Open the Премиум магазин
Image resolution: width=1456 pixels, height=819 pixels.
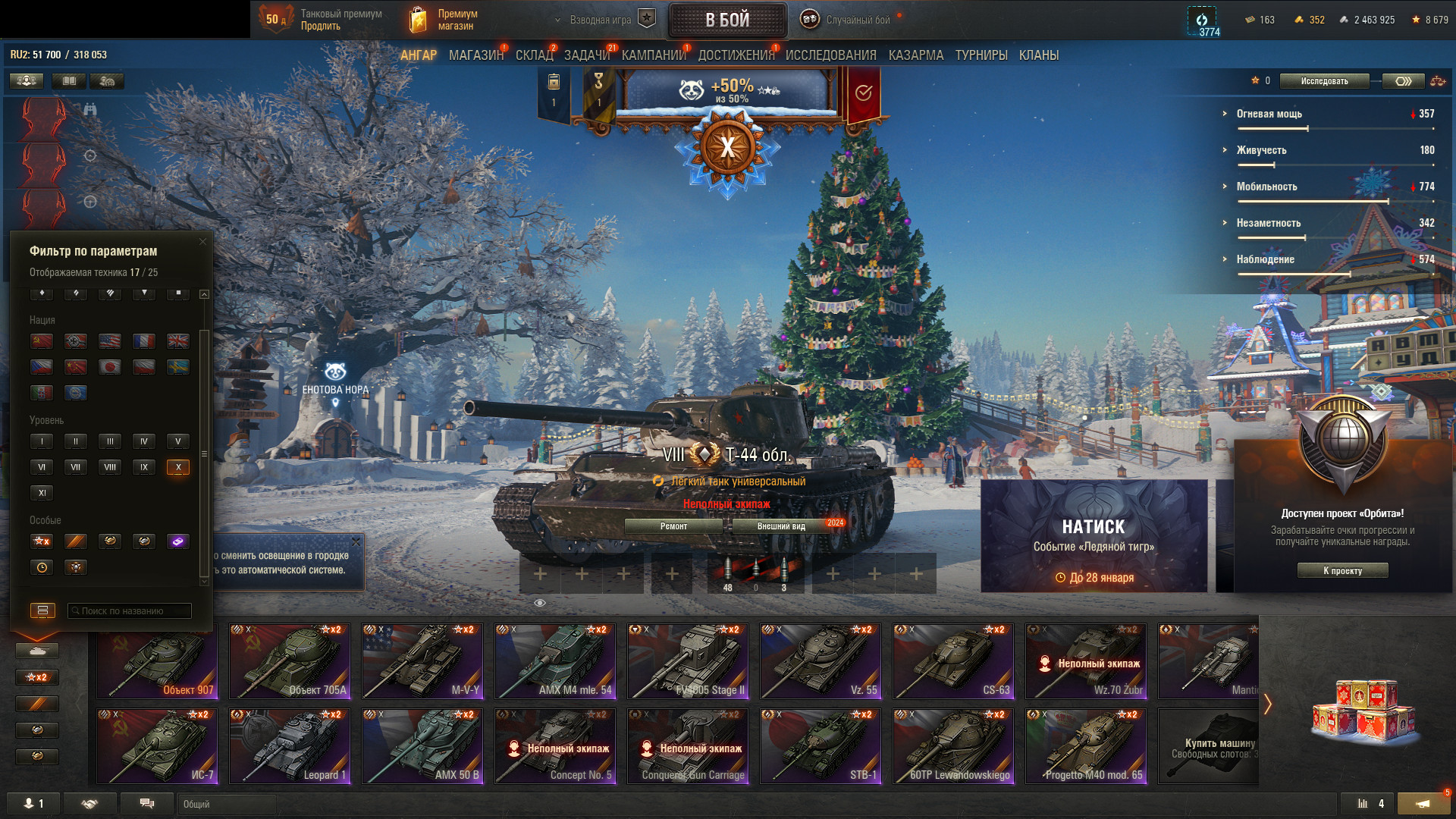click(444, 20)
